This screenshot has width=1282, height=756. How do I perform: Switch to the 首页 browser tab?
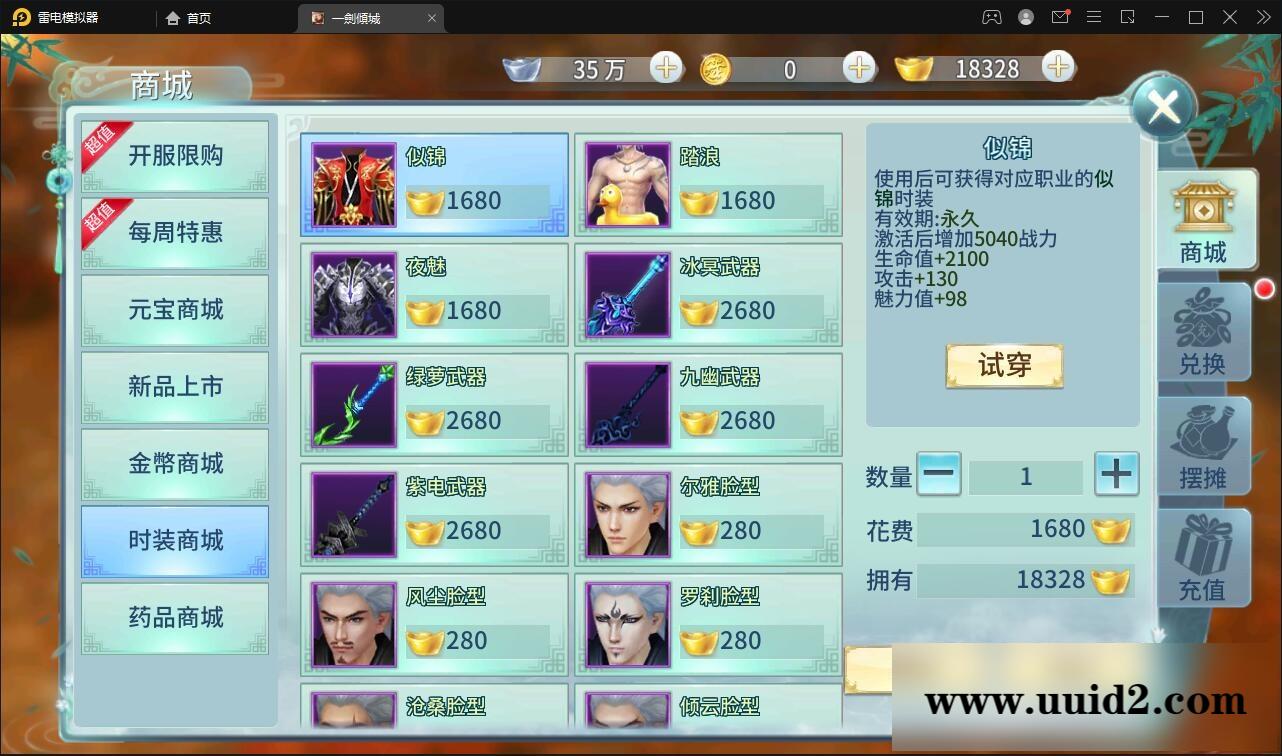(x=189, y=17)
